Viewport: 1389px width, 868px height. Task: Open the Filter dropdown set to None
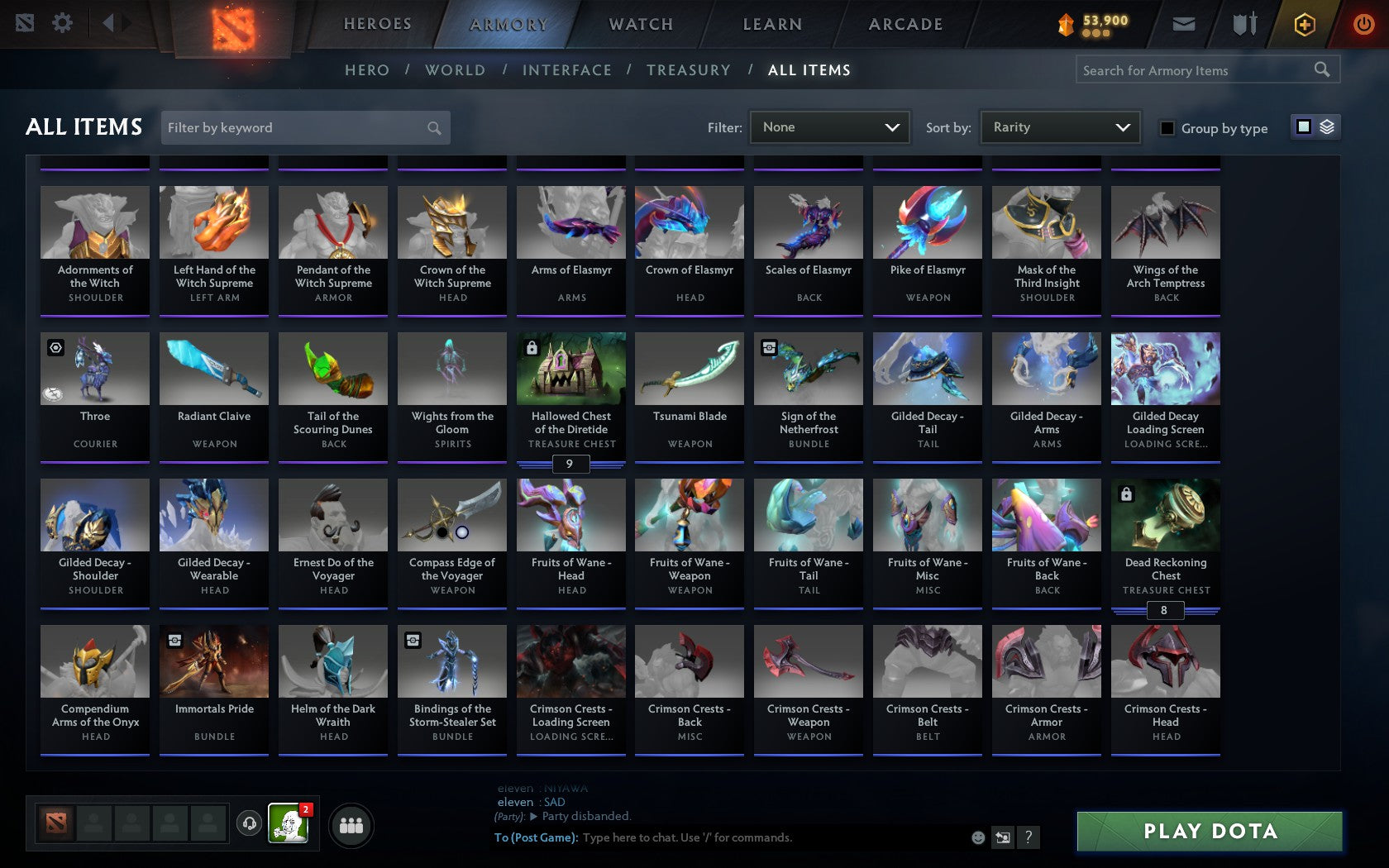click(828, 127)
